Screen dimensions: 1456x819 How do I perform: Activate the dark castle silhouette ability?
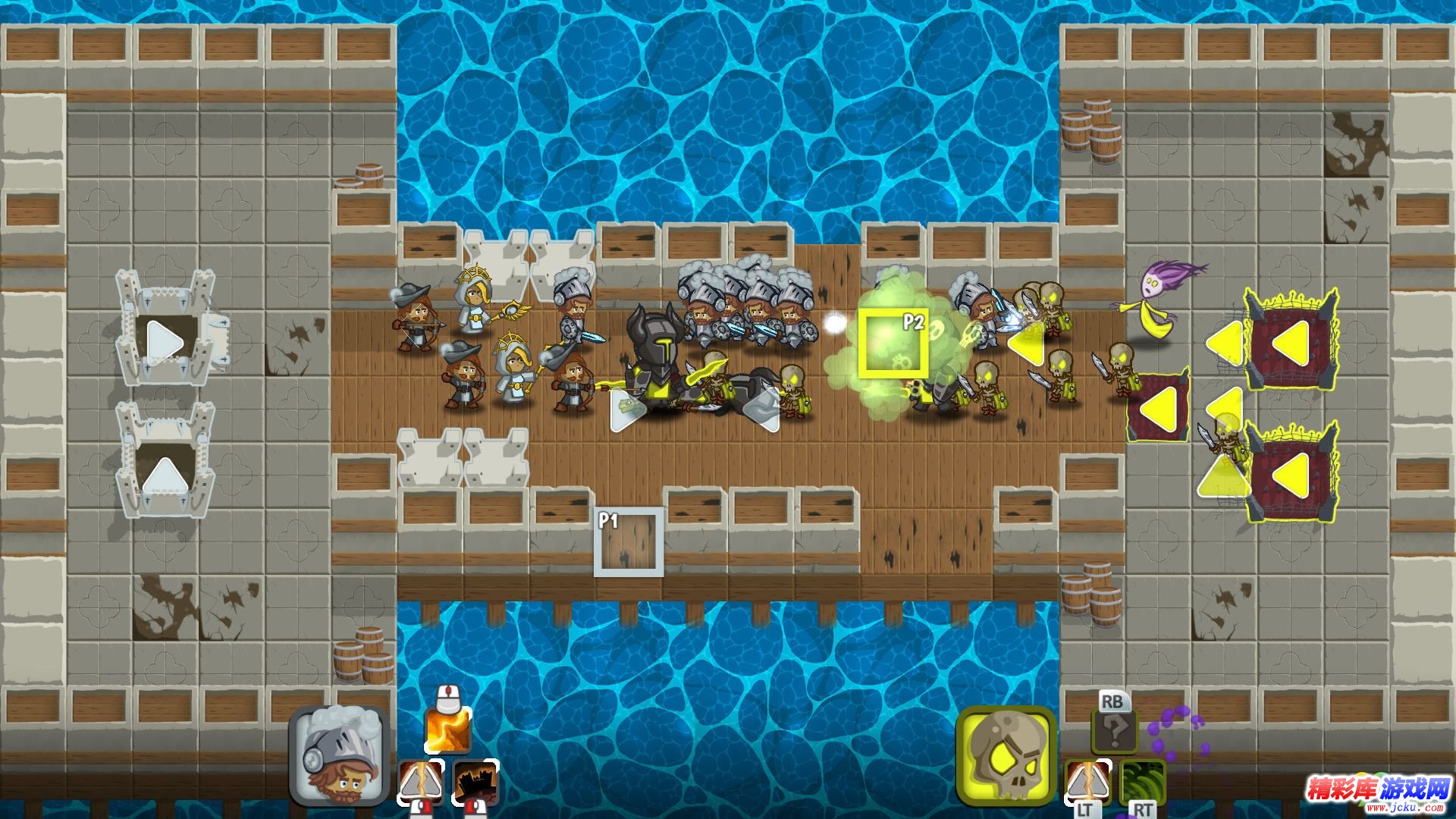(x=475, y=783)
